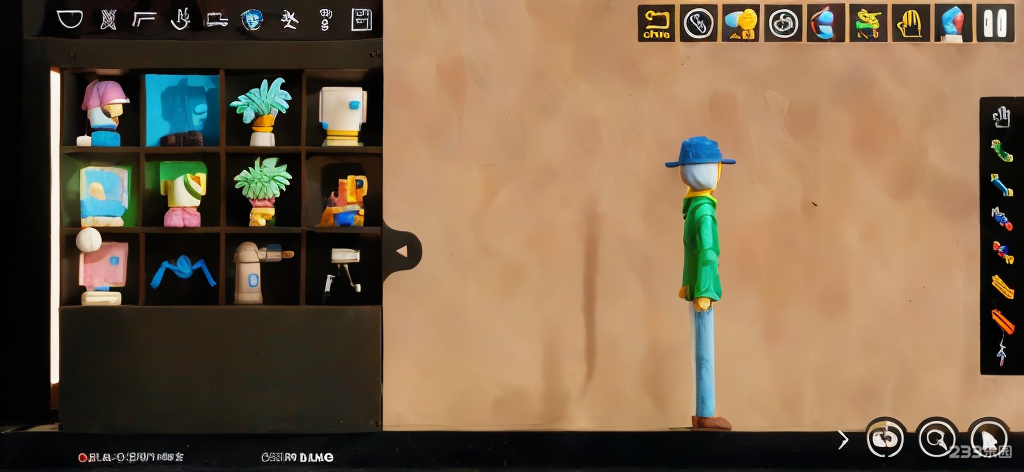
Task: Pick the blue squiggle clay item
Action: tap(183, 270)
